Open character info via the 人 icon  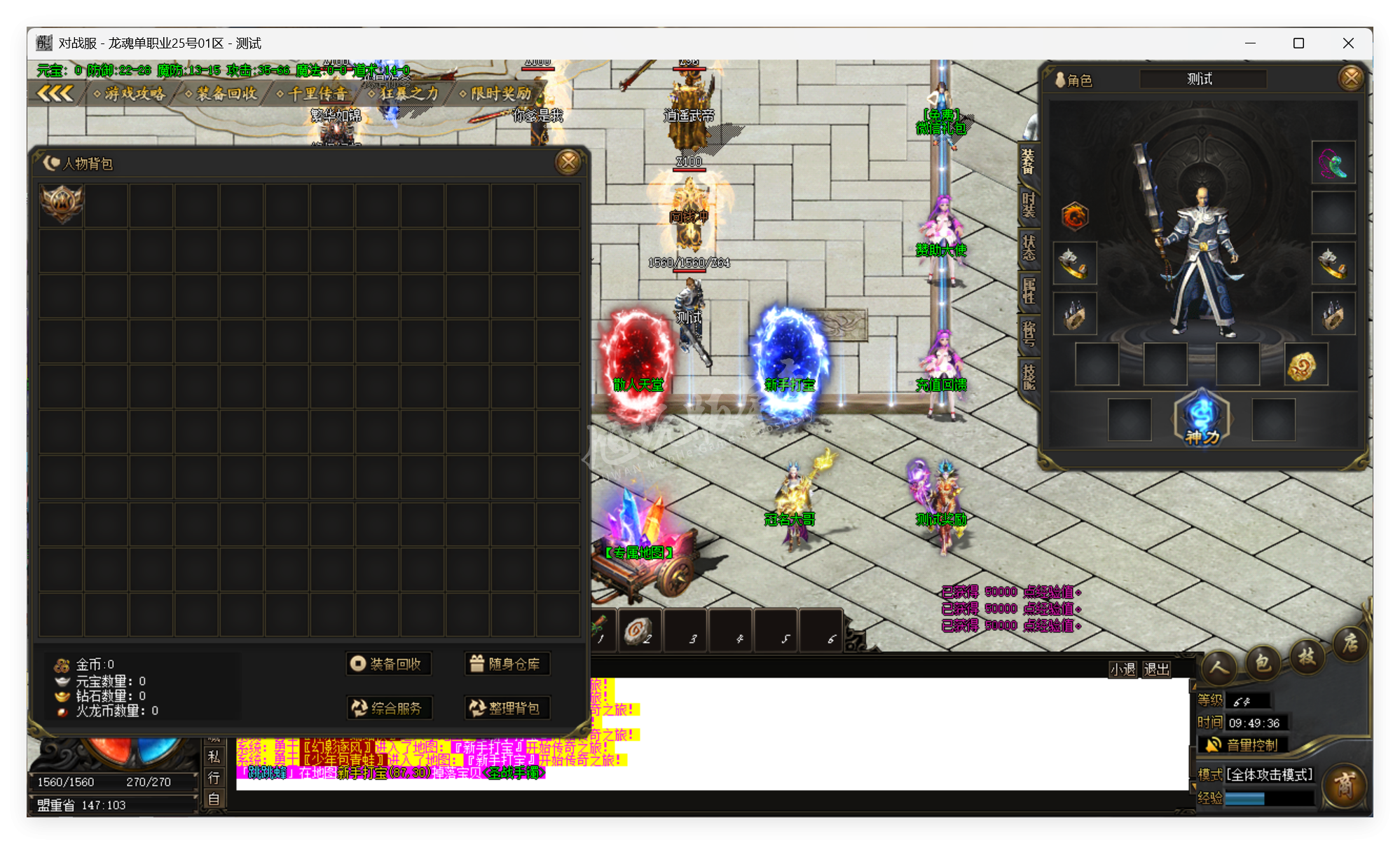[x=1219, y=669]
